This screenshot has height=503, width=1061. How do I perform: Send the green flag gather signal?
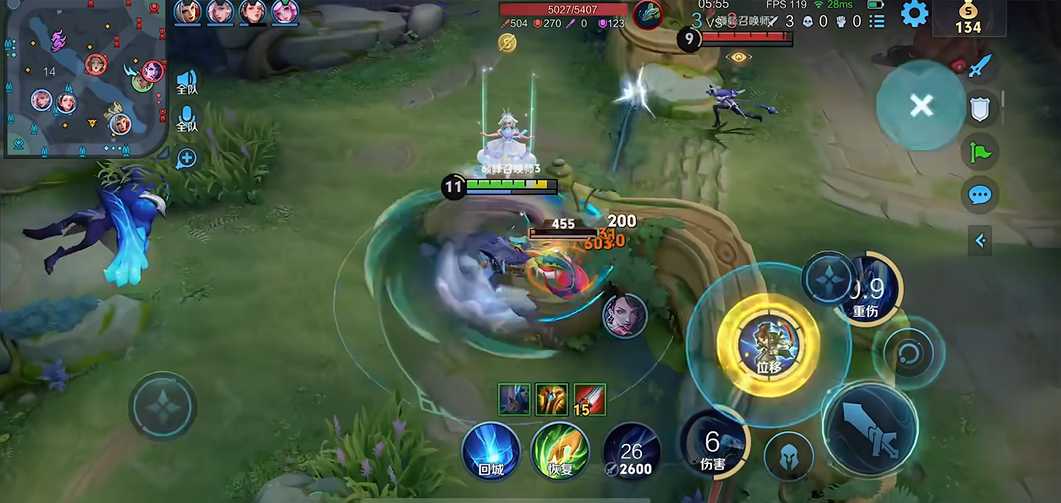[980, 151]
